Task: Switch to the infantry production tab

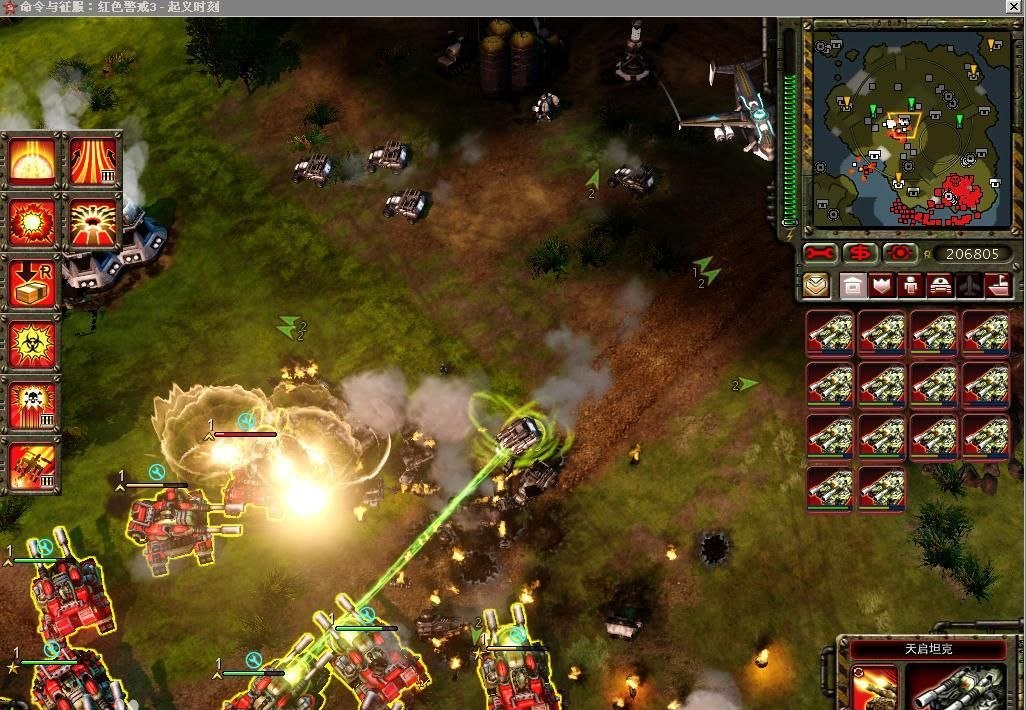Action: (x=911, y=286)
